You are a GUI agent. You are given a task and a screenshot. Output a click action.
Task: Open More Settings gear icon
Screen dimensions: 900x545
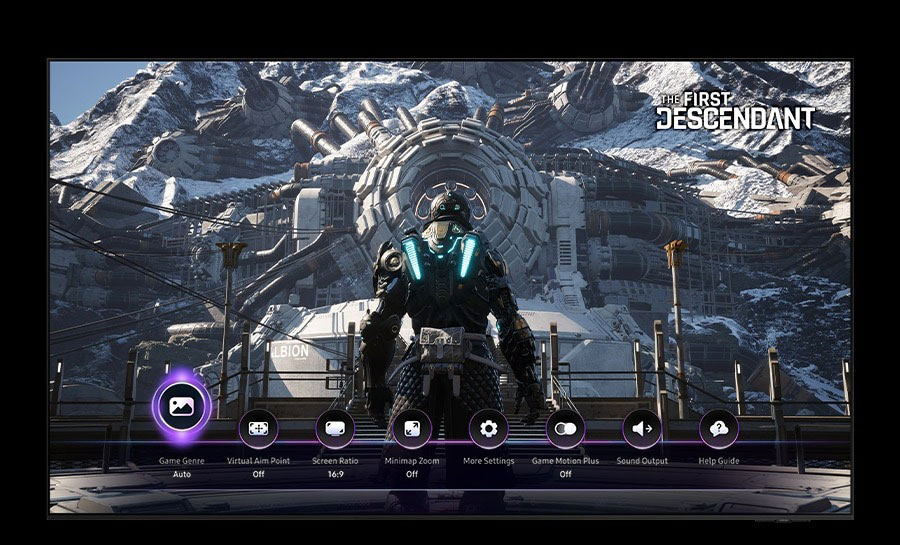tap(488, 428)
